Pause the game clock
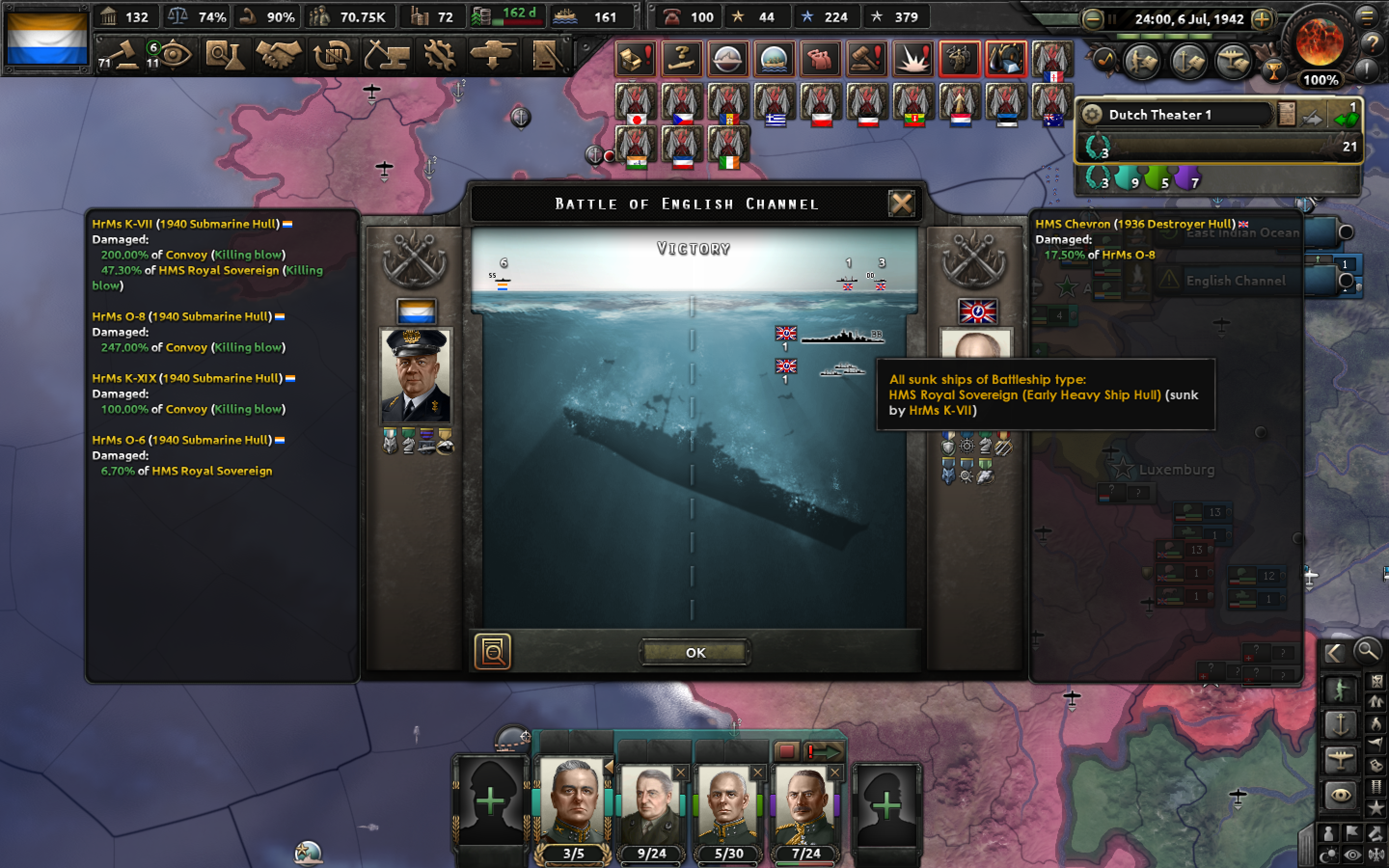This screenshot has width=1389, height=868. (x=1112, y=19)
